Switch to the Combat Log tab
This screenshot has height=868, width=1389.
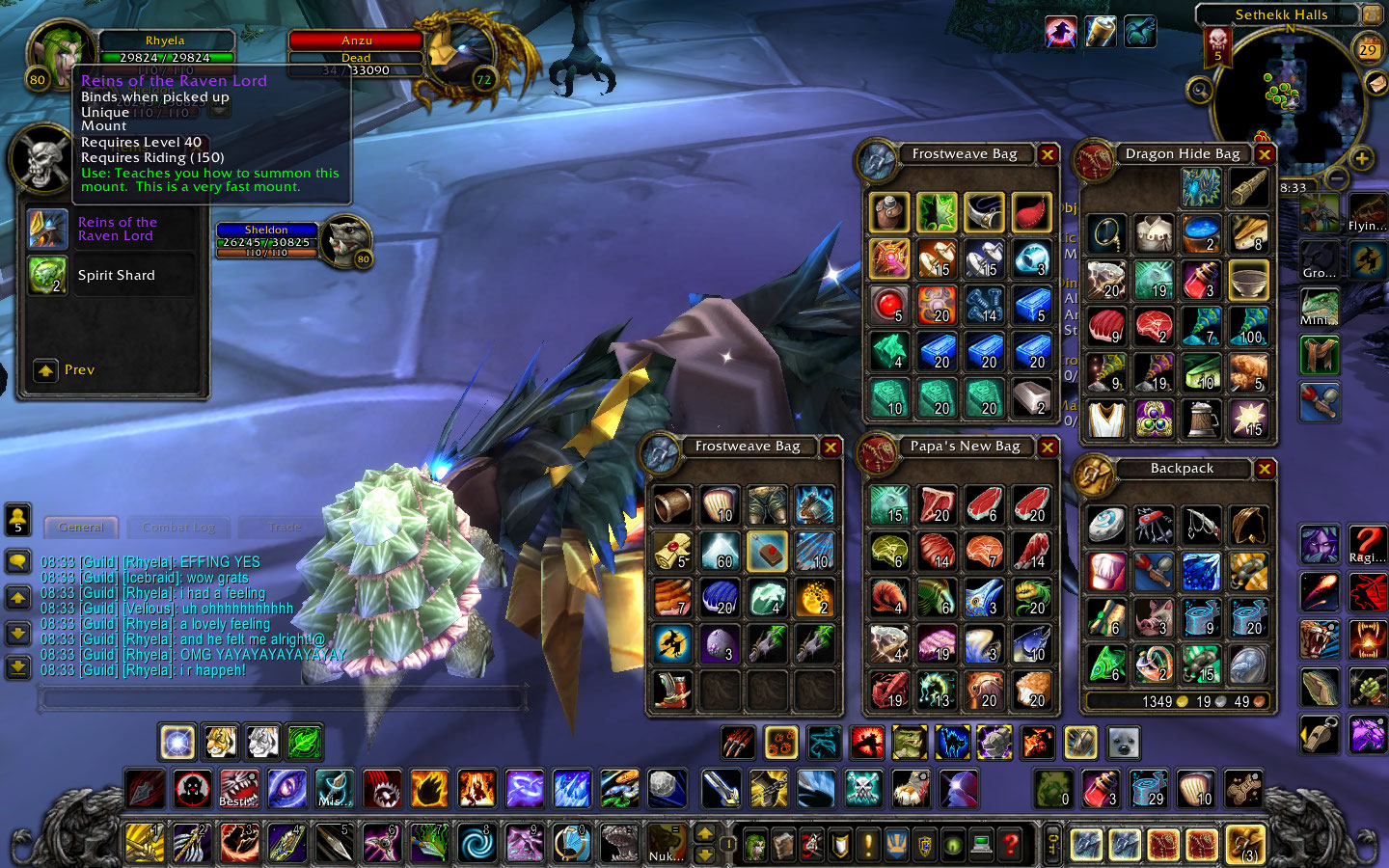pyautogui.click(x=177, y=527)
